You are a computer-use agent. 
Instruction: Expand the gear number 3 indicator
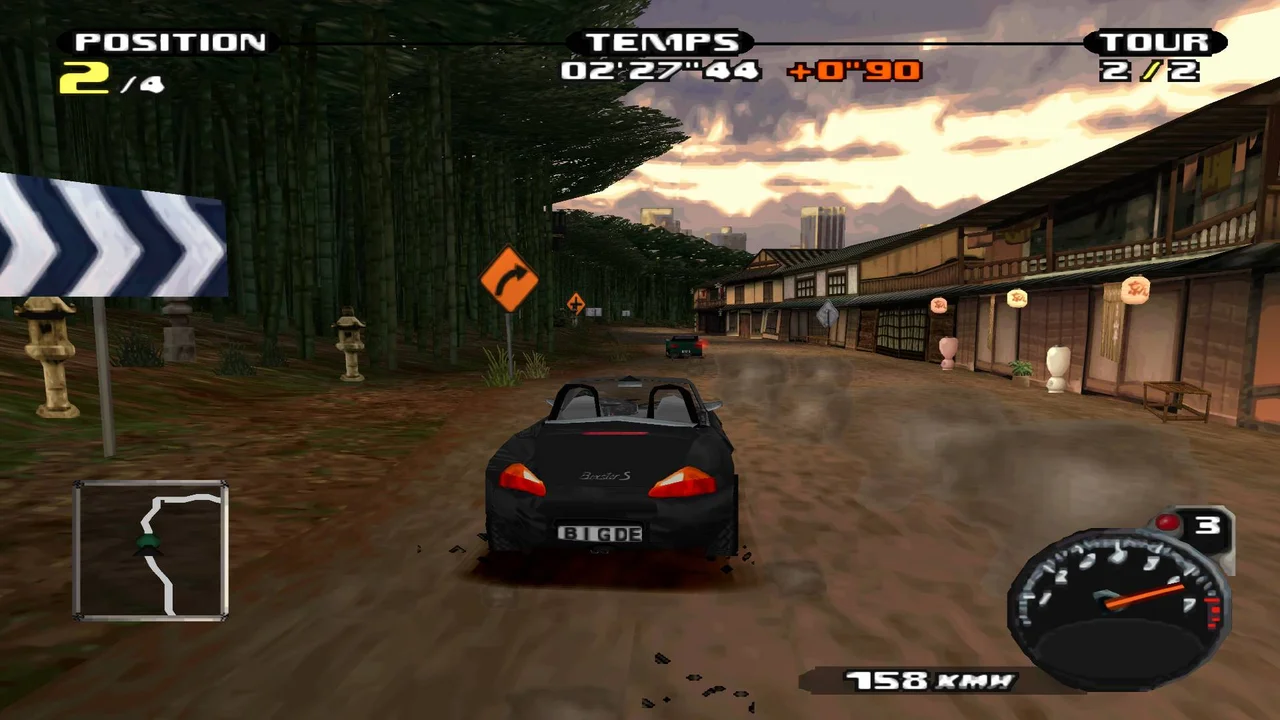click(x=1207, y=524)
